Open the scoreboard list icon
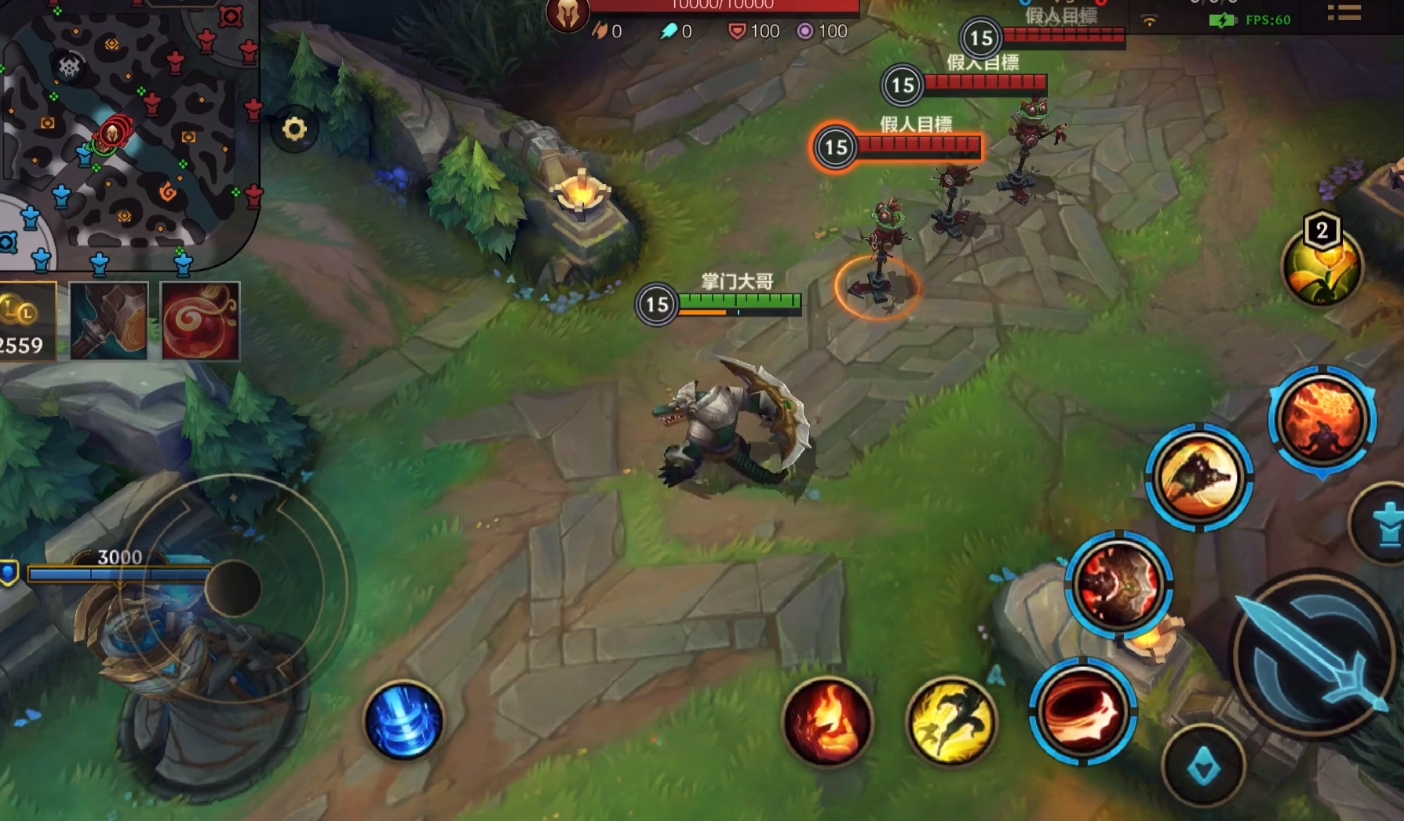This screenshot has width=1404, height=821. point(1343,12)
